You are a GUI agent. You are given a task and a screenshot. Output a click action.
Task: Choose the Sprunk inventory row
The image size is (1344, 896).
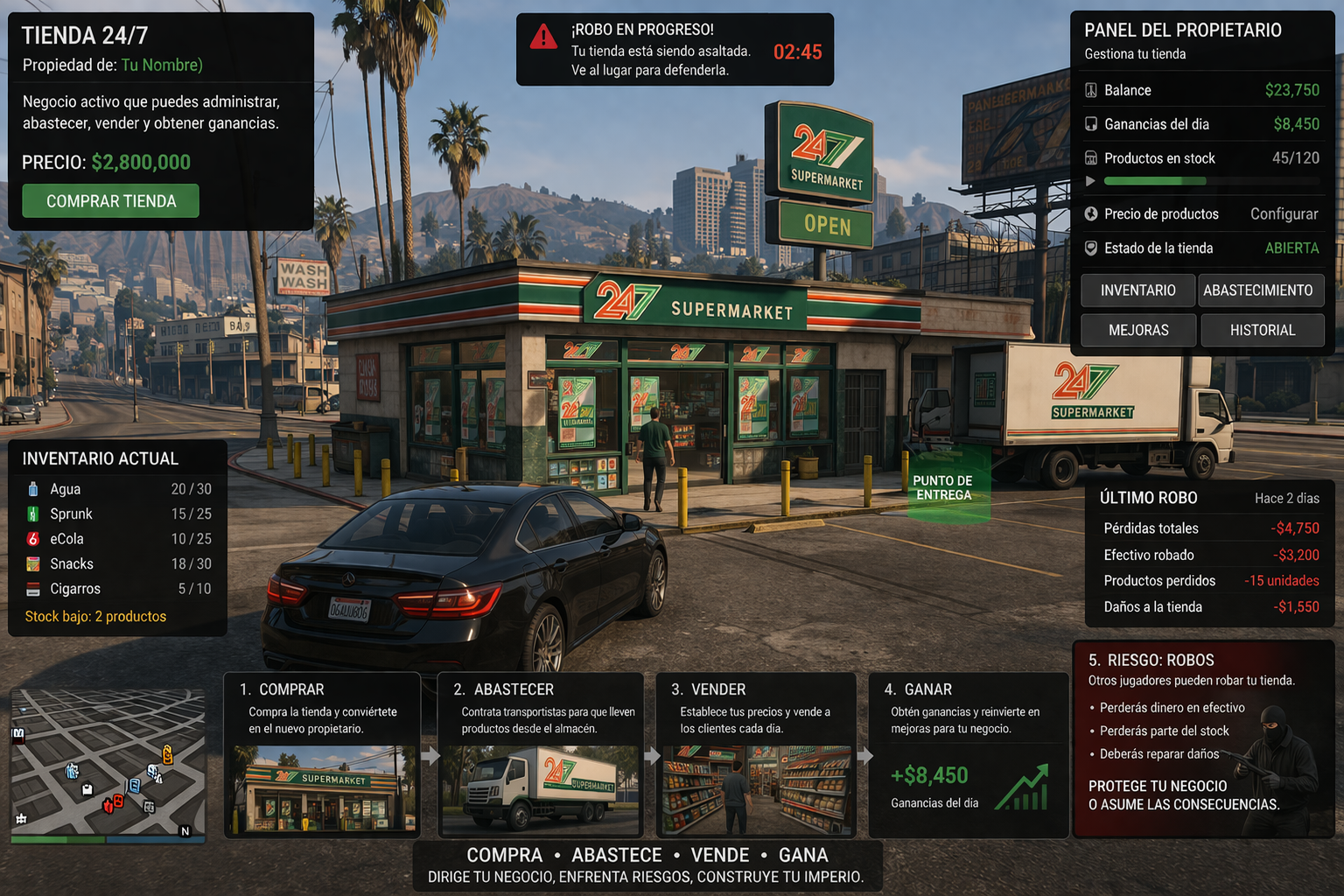(118, 514)
